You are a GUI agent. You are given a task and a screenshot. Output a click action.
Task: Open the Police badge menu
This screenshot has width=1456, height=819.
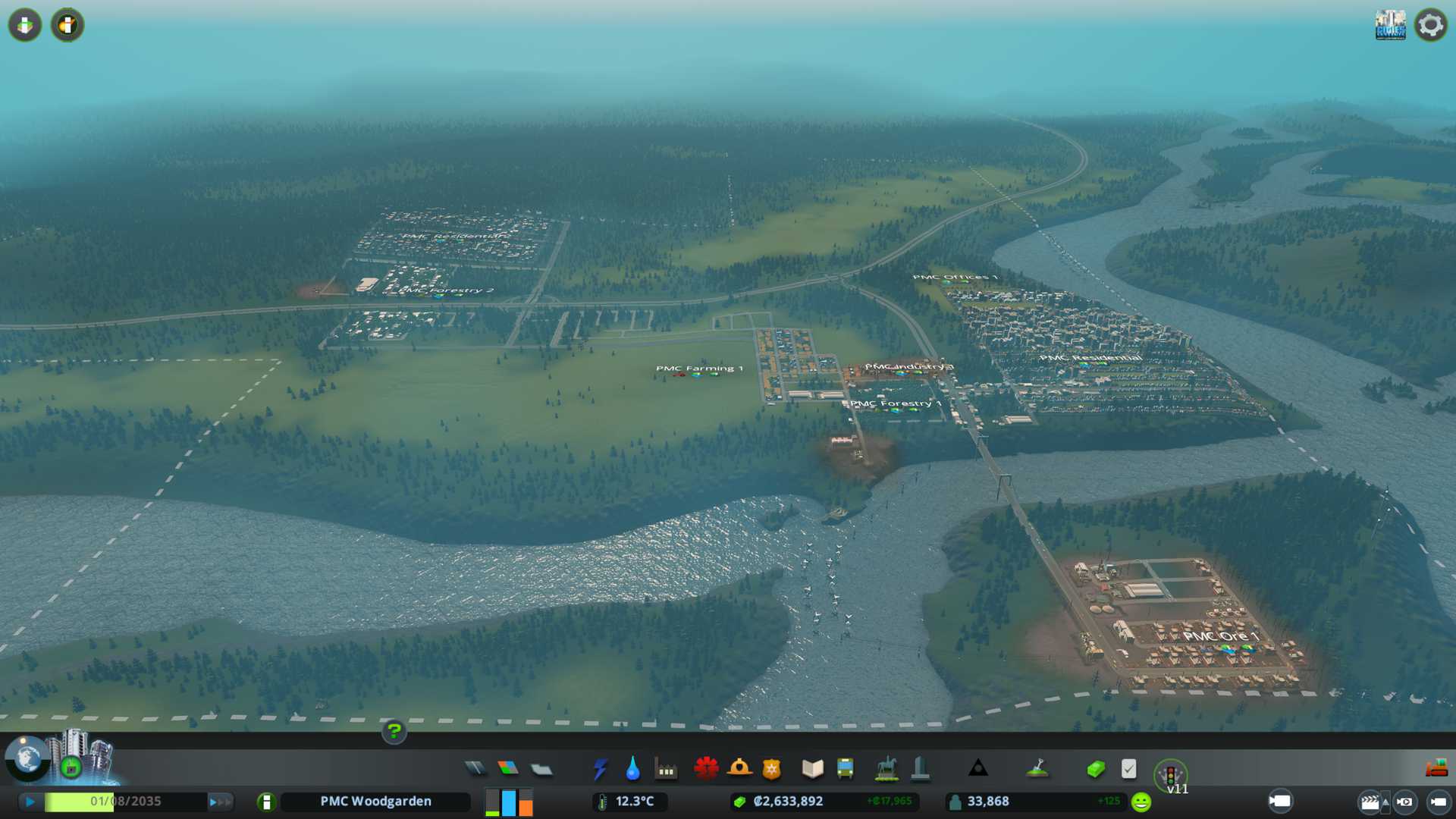point(772,769)
